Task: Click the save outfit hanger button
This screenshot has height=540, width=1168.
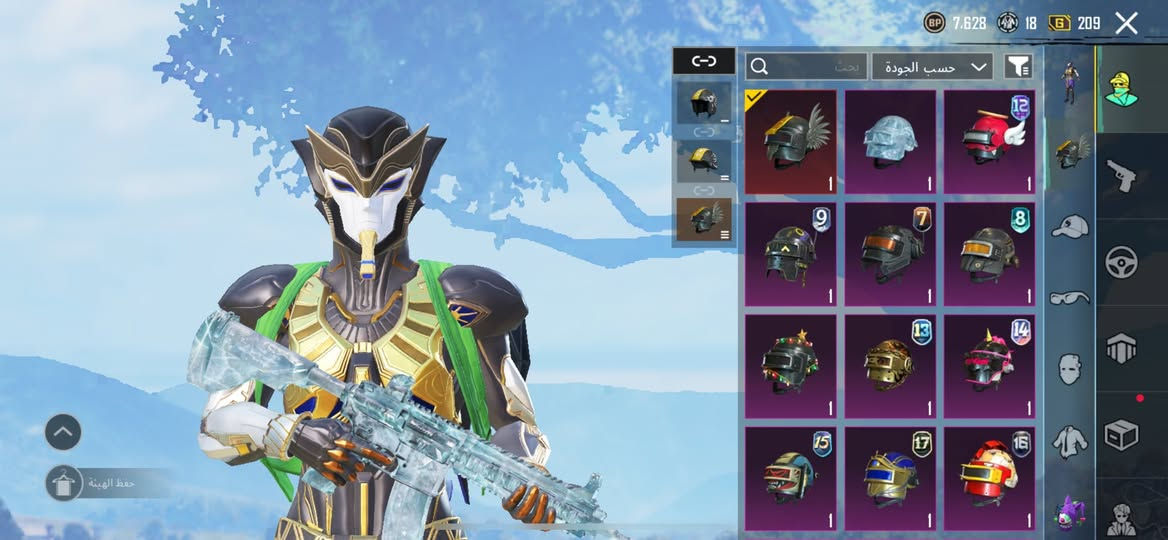Action: coord(64,483)
